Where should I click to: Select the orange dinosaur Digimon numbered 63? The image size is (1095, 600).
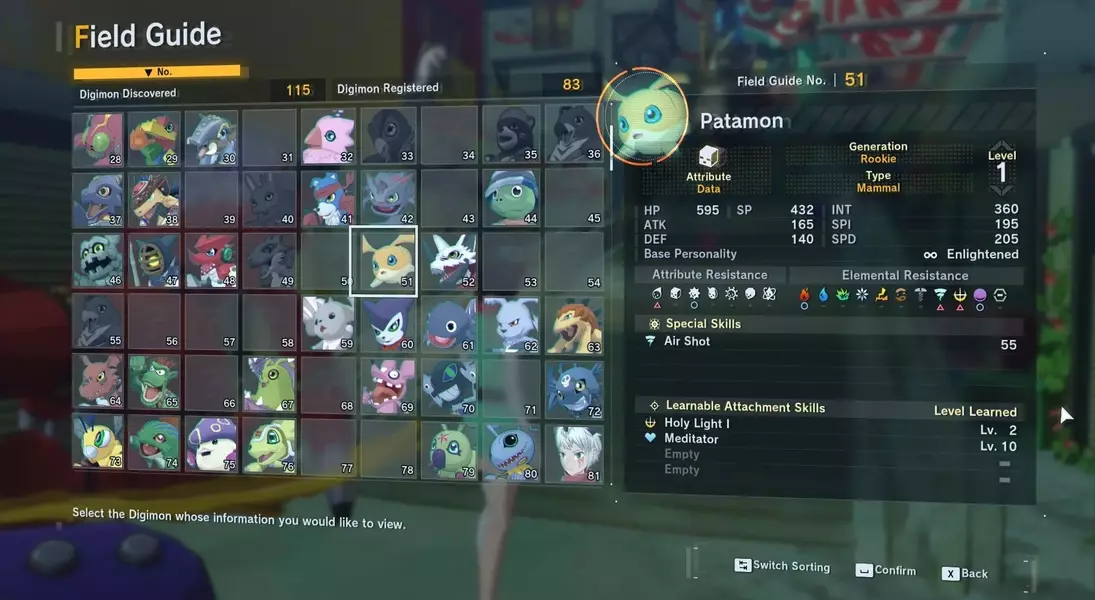[x=574, y=324]
